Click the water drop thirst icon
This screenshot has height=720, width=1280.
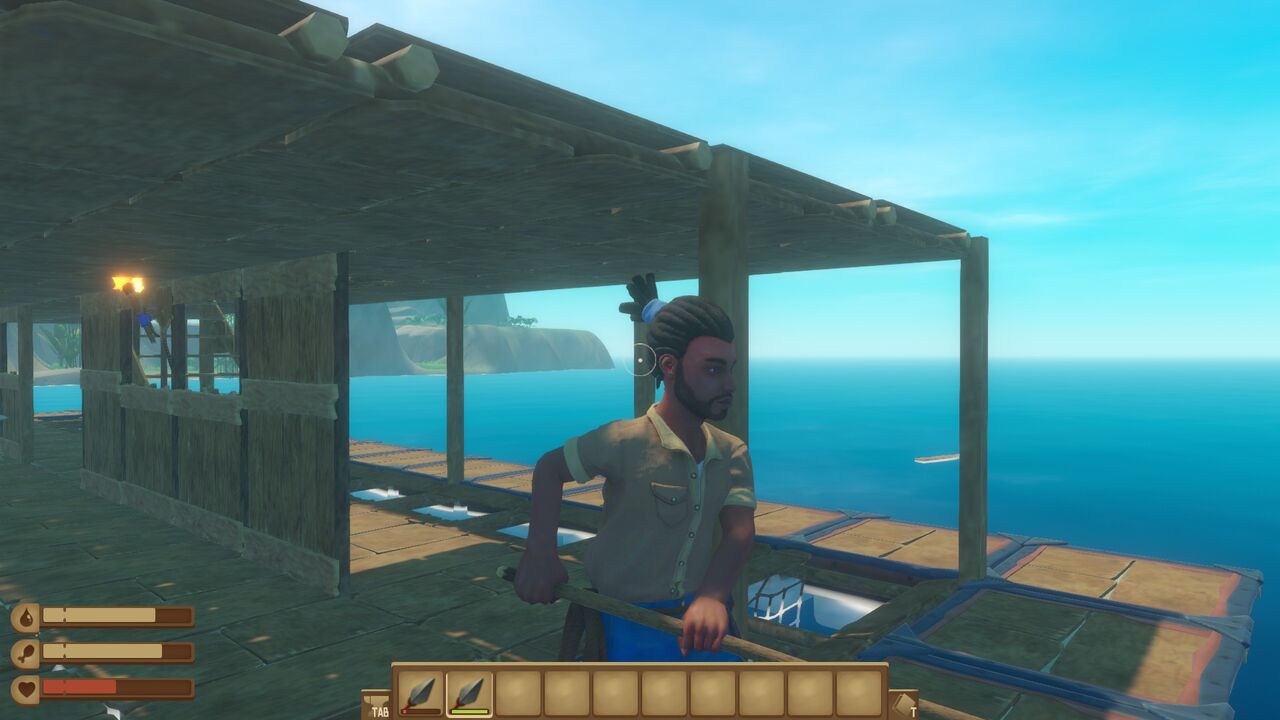coord(25,615)
